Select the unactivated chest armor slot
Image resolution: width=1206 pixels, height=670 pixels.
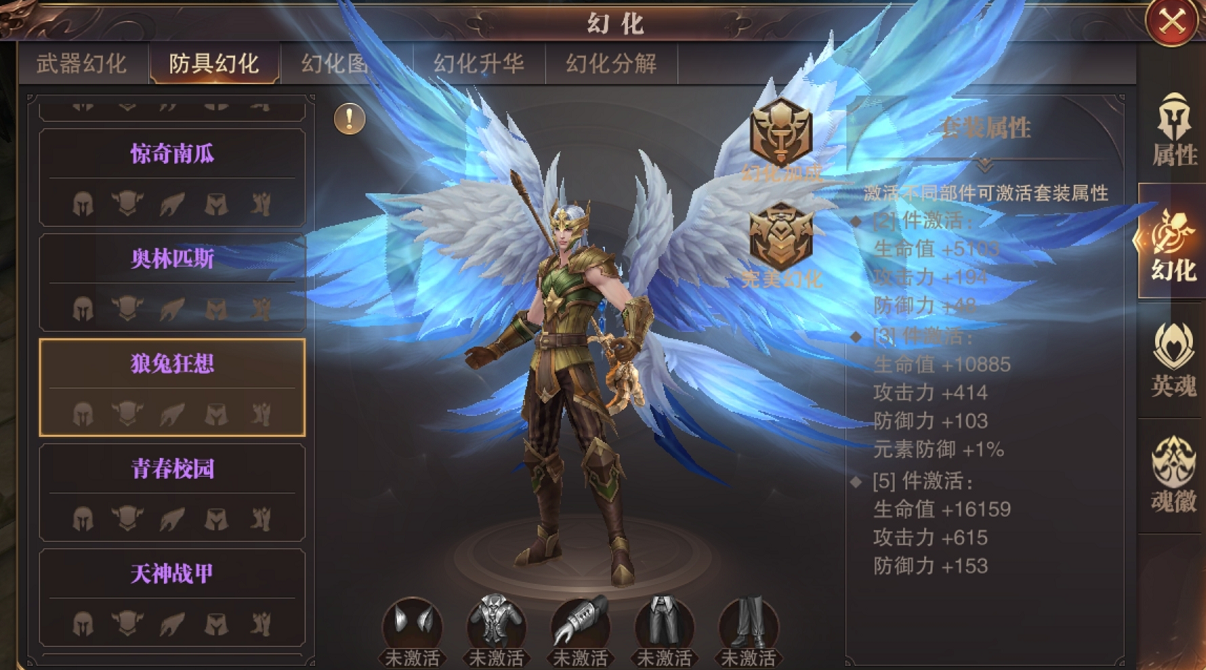point(496,624)
